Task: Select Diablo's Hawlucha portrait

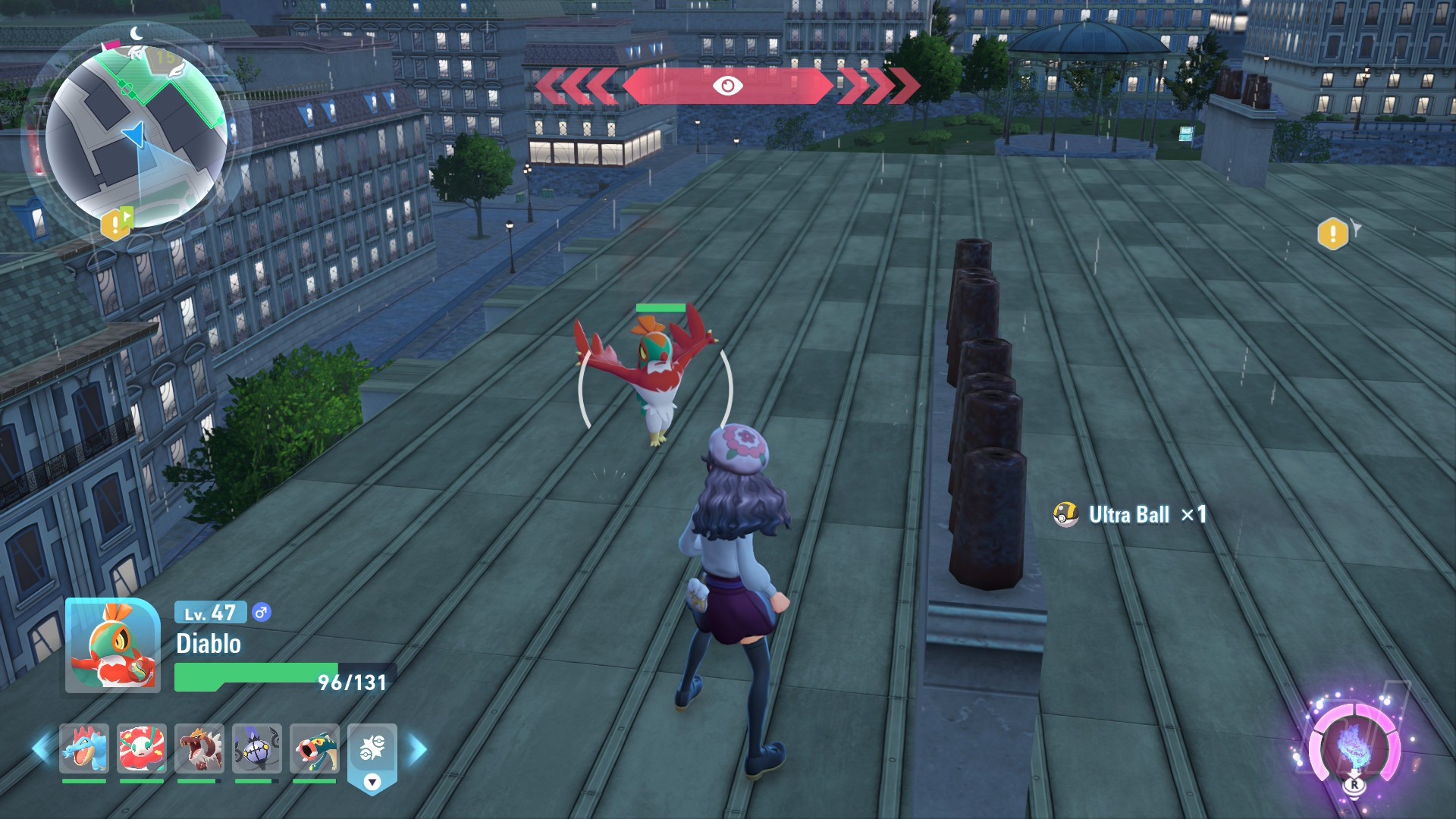Action: coord(113,646)
